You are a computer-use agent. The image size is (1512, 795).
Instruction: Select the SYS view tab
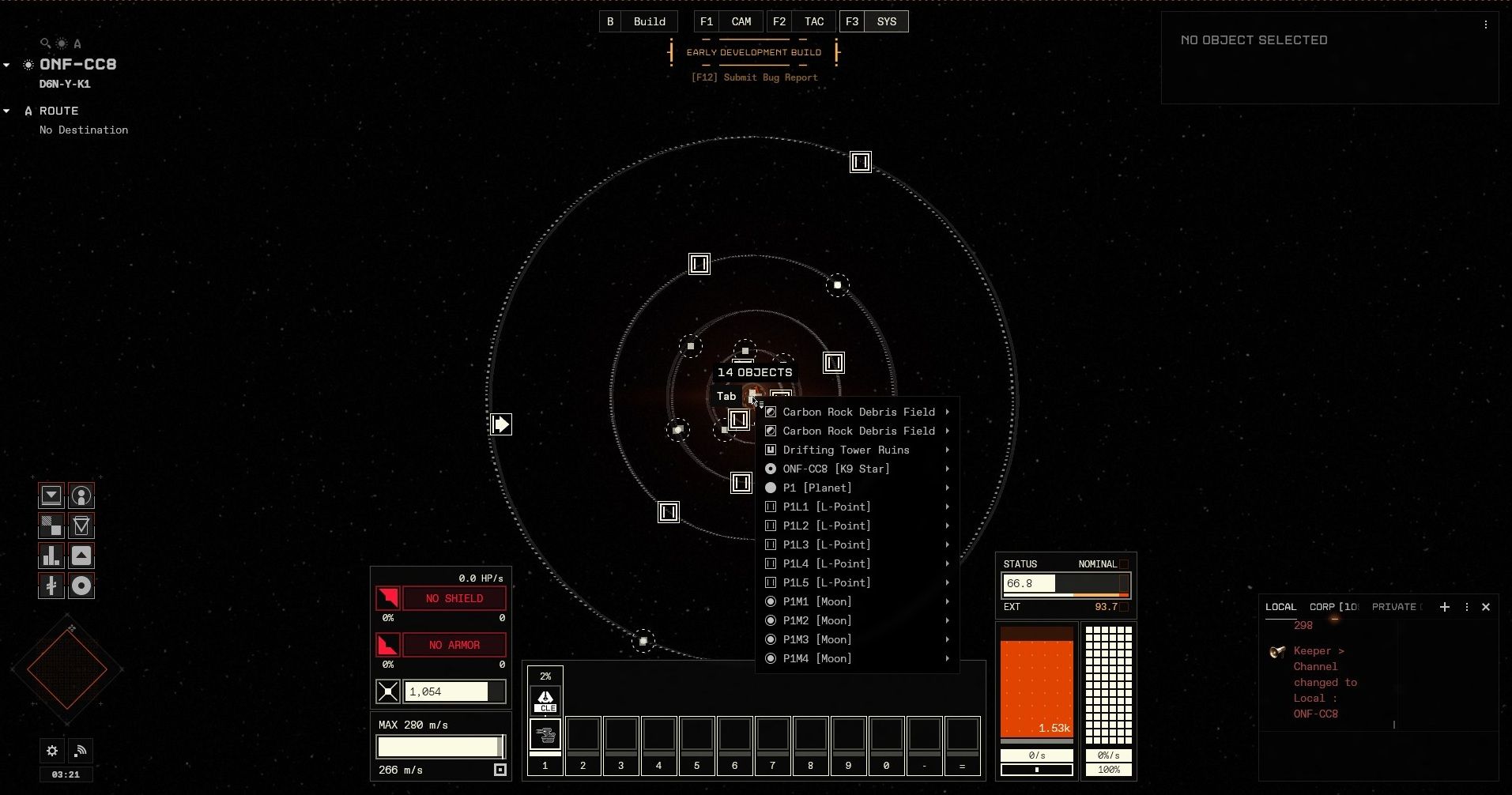tap(886, 22)
